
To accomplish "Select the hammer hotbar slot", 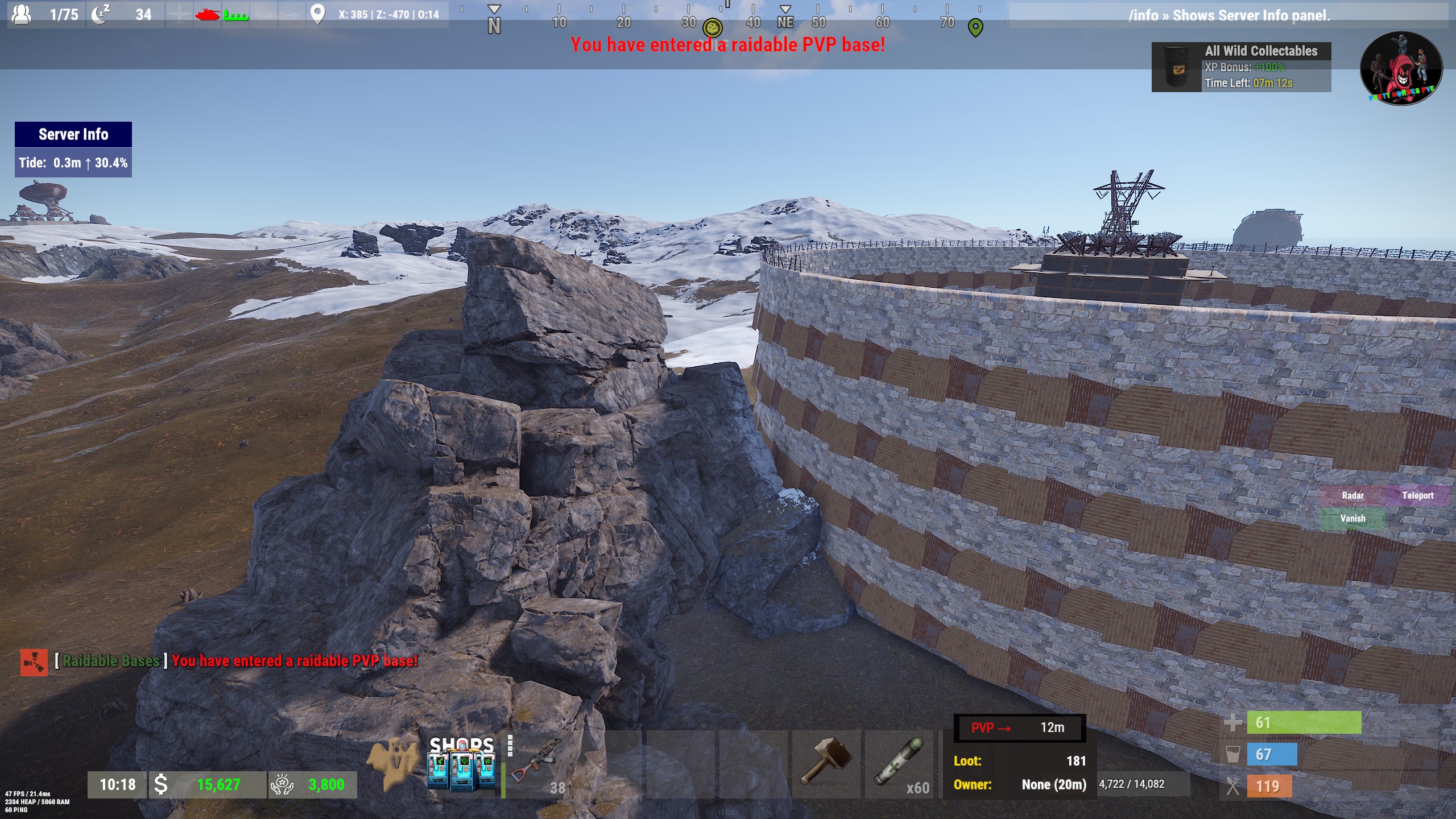I will [826, 765].
